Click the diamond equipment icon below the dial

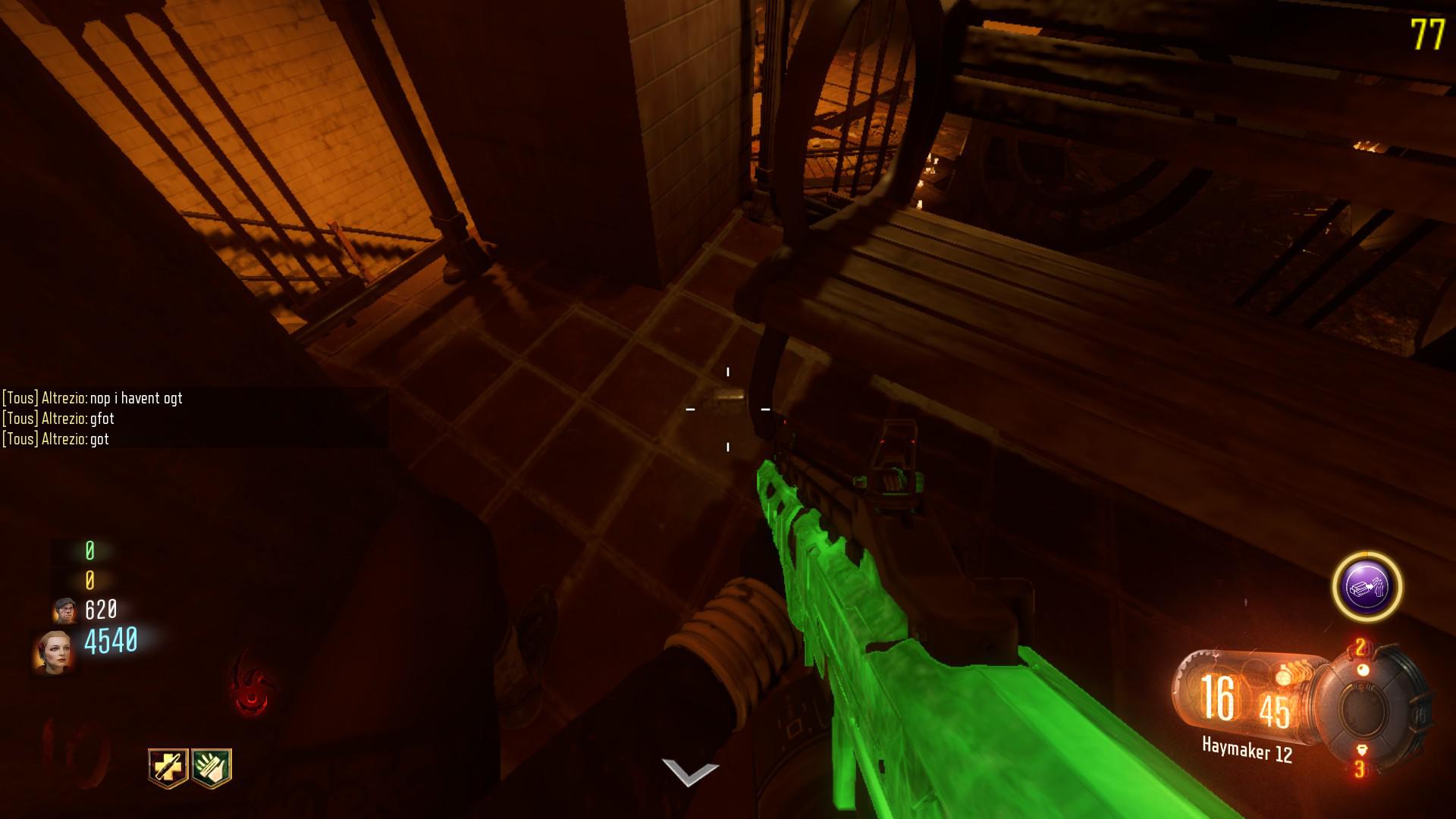pyautogui.click(x=1361, y=751)
